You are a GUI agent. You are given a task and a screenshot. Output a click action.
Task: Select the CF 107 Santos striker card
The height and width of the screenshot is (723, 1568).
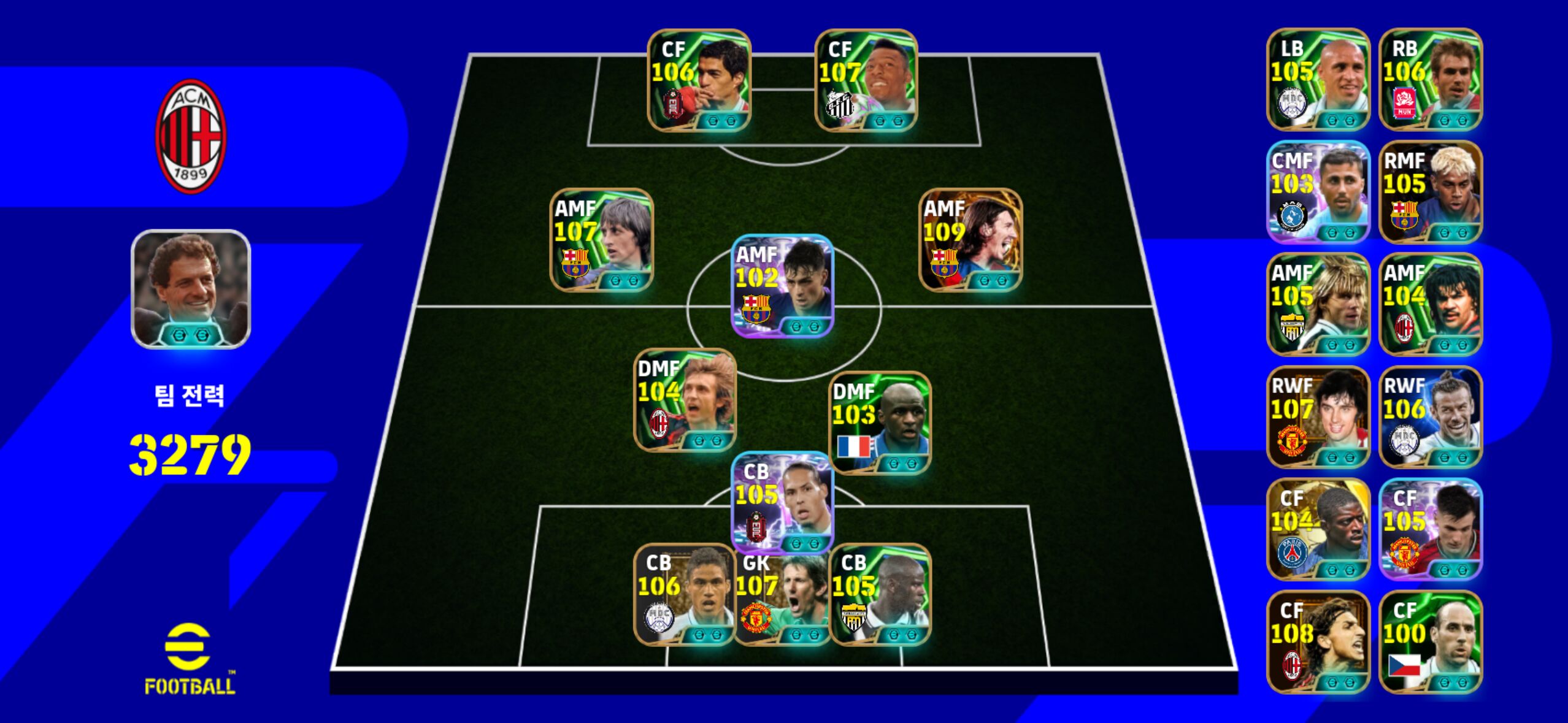pyautogui.click(x=866, y=80)
